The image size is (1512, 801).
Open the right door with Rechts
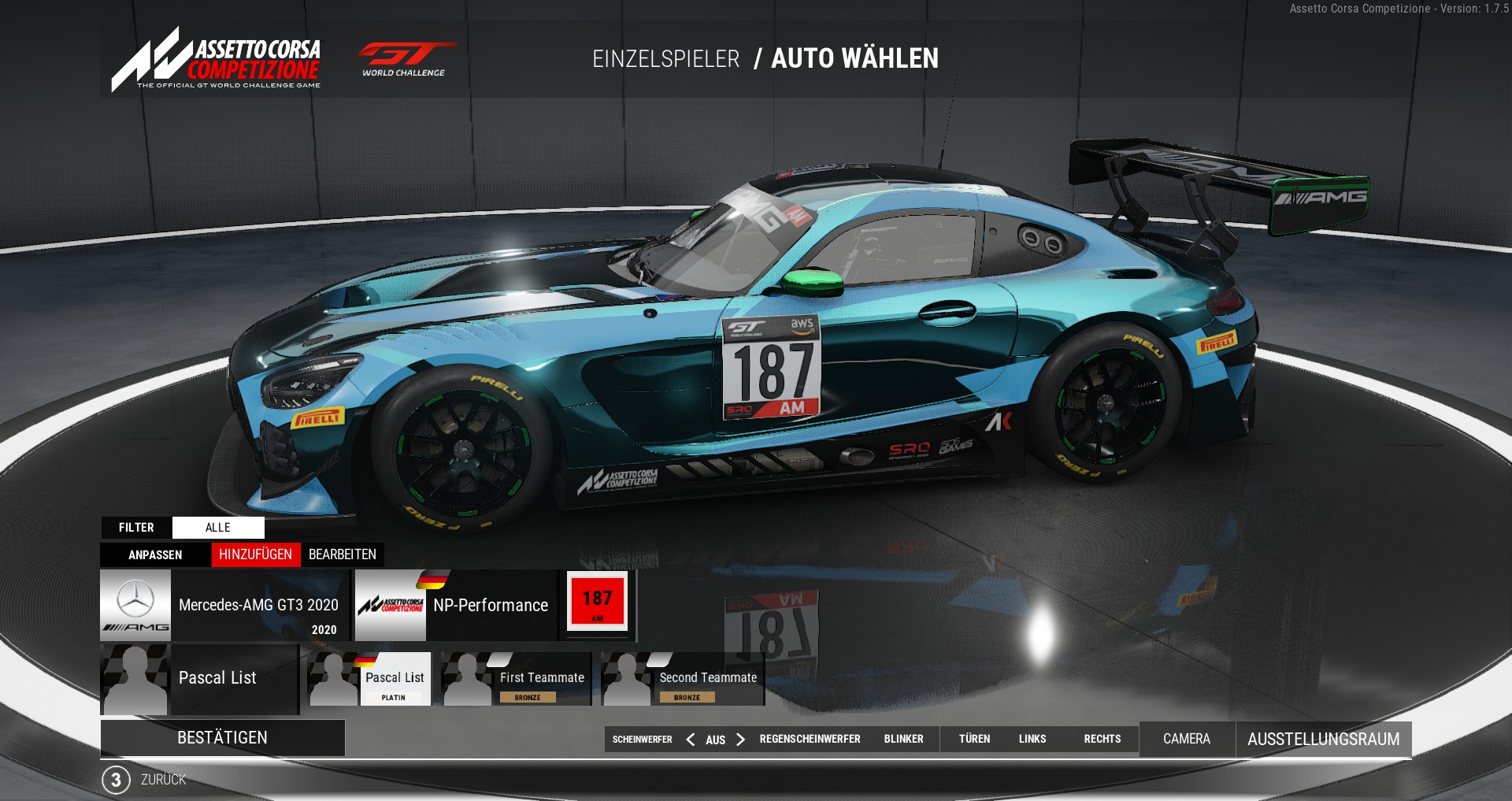pos(1102,740)
